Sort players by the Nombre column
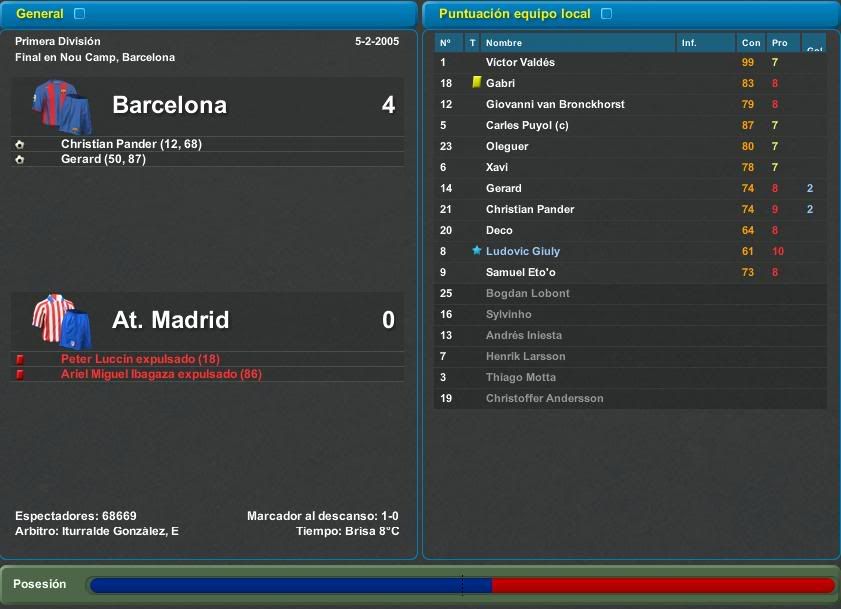The image size is (841, 609). point(504,43)
